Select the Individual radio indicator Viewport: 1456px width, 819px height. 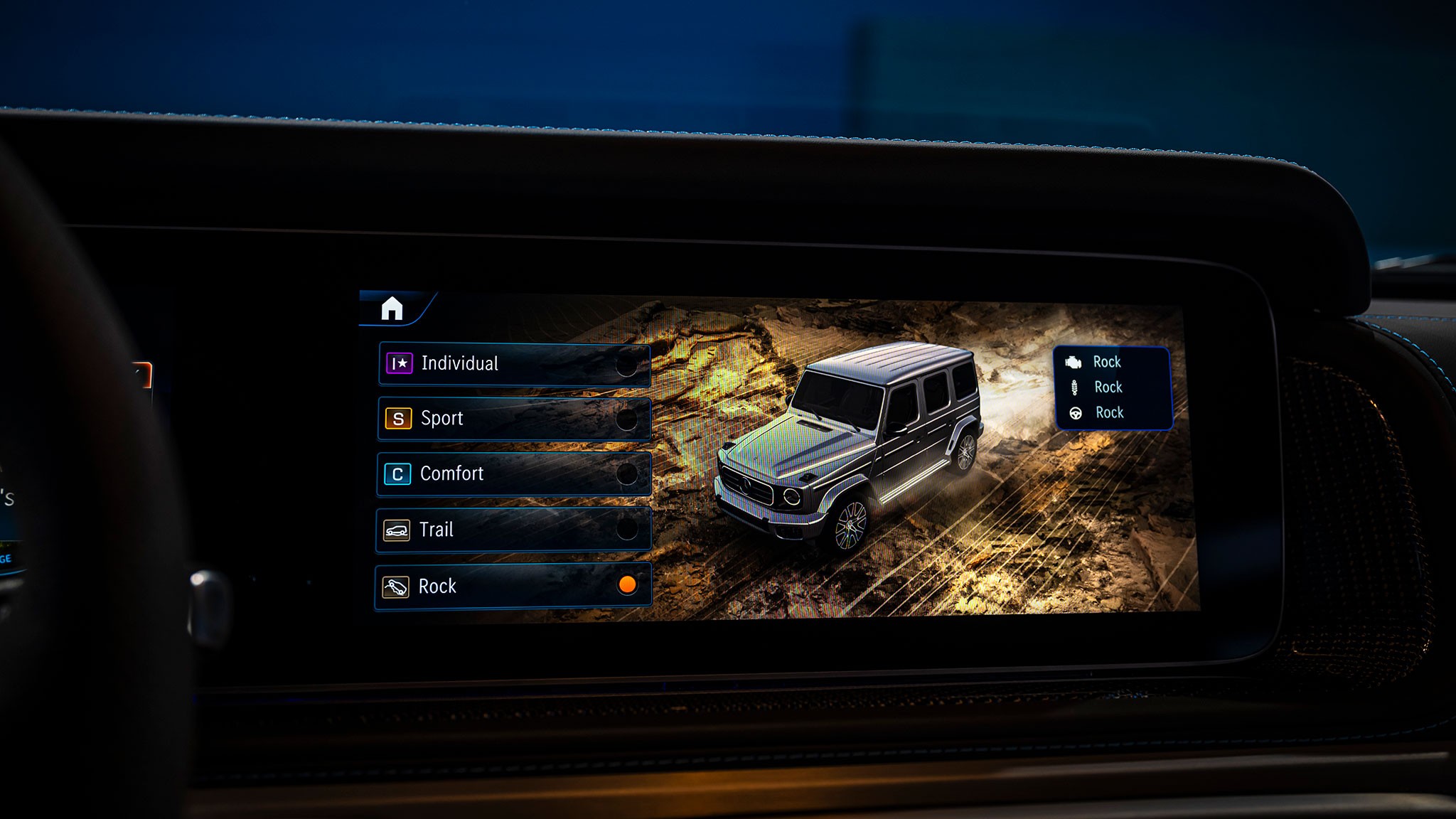tap(627, 363)
